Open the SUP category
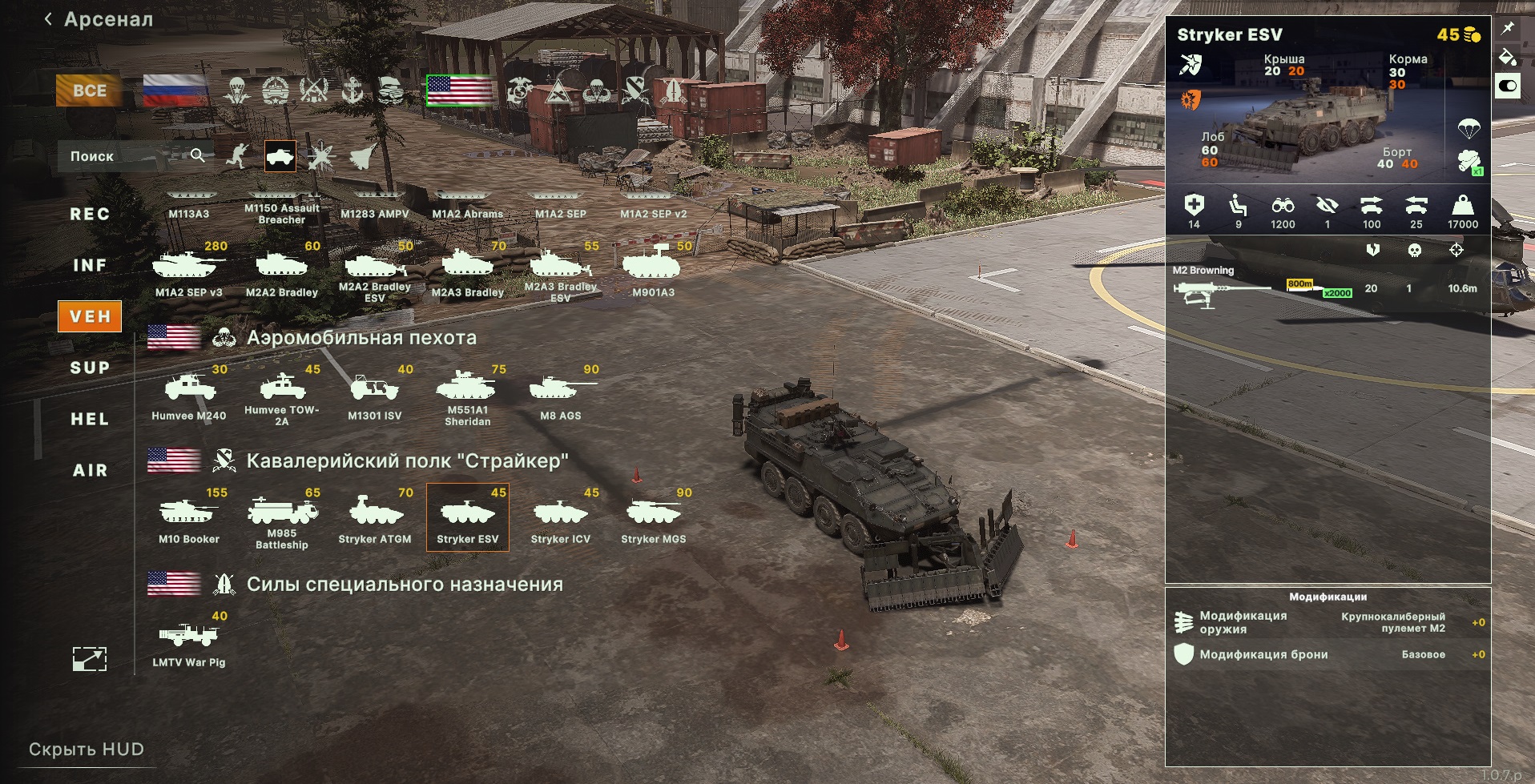Screen dimensions: 1535x784 pyautogui.click(x=90, y=368)
